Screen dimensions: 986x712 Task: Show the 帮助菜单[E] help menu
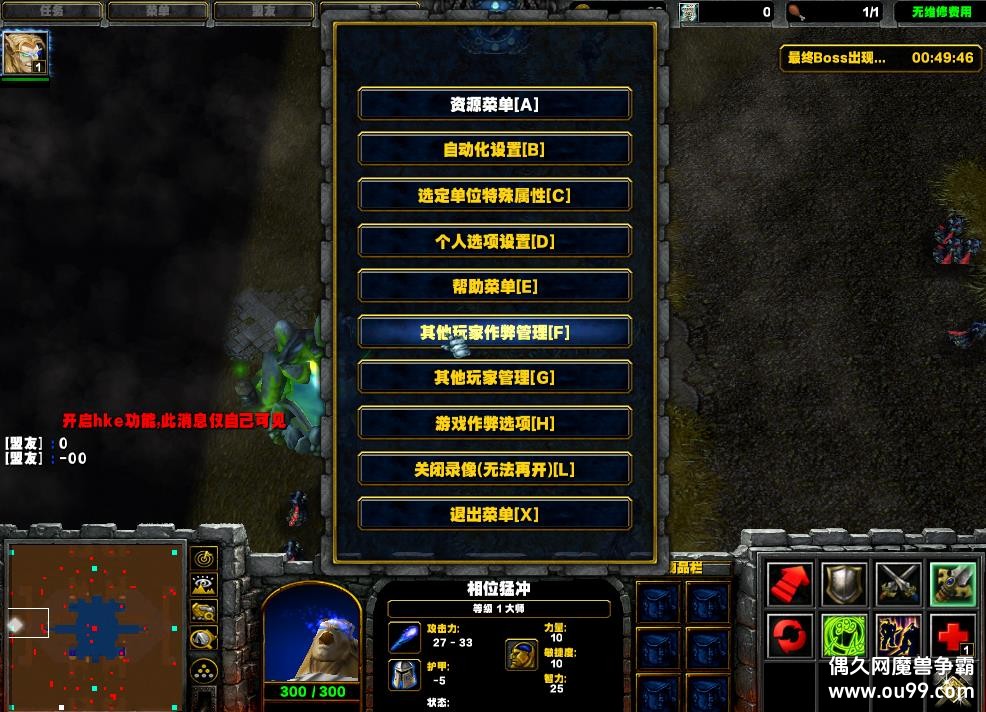(494, 287)
